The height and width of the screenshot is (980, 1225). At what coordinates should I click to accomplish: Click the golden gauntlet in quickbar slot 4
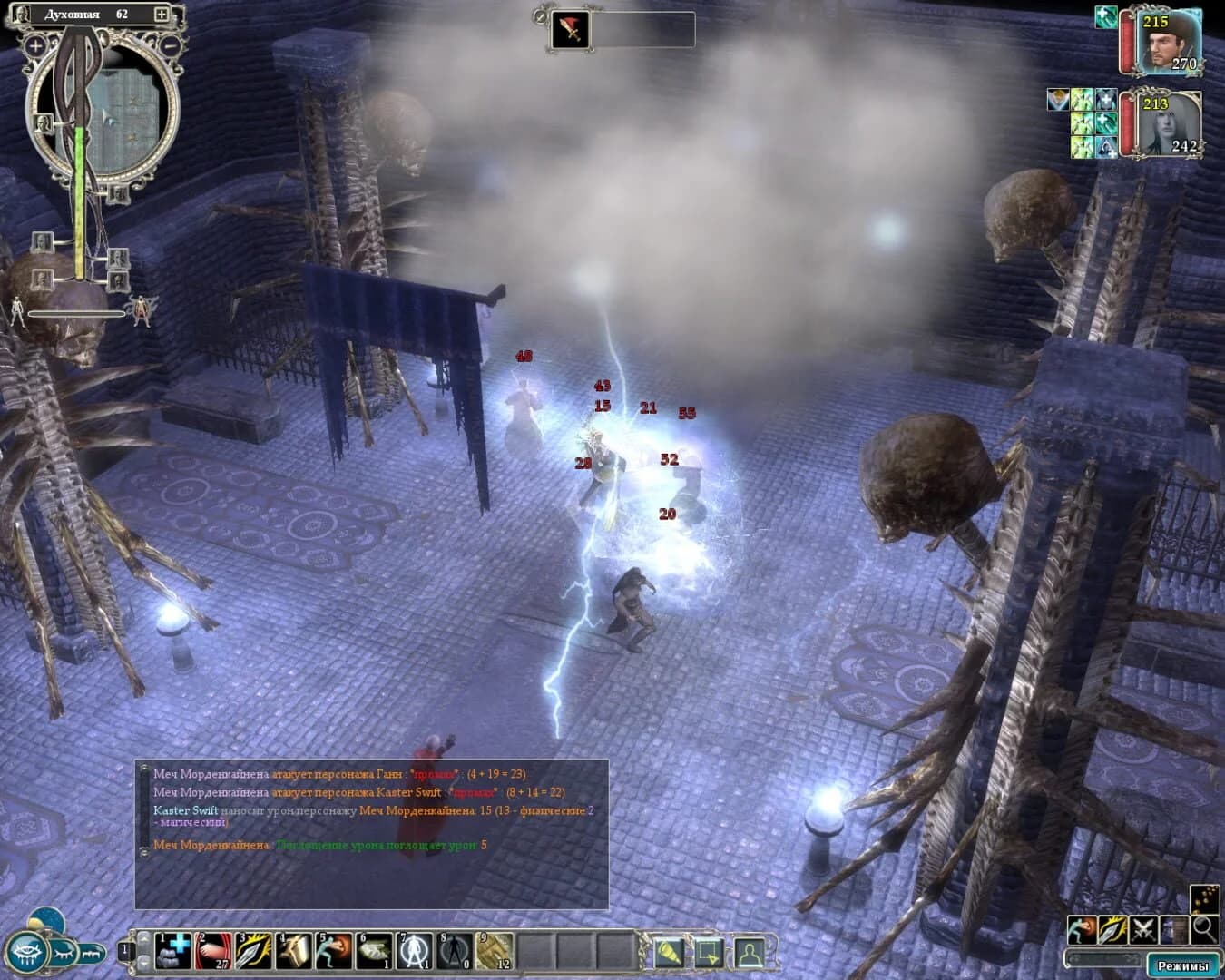pos(291,951)
